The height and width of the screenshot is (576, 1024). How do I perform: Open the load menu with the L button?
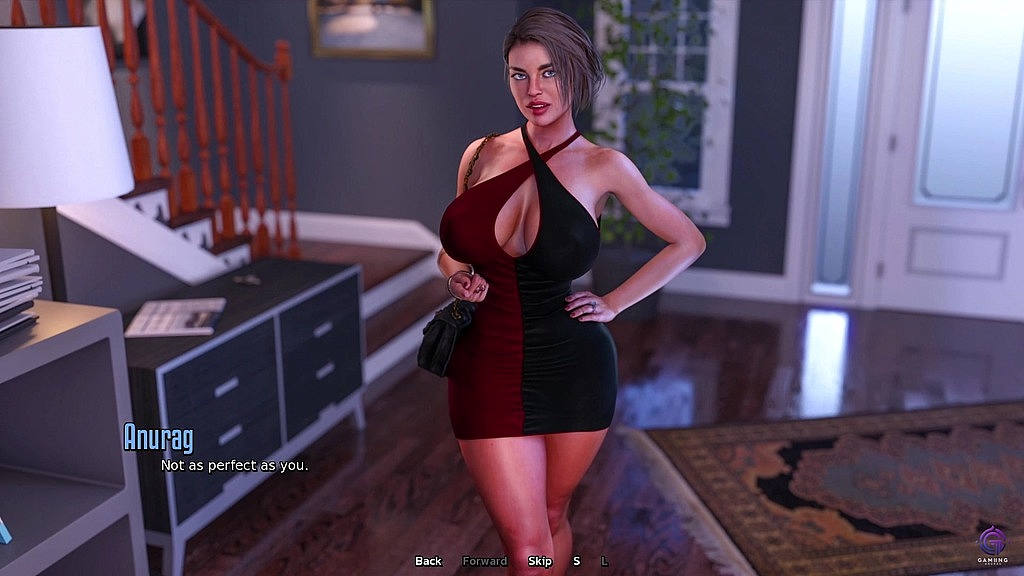click(x=604, y=561)
